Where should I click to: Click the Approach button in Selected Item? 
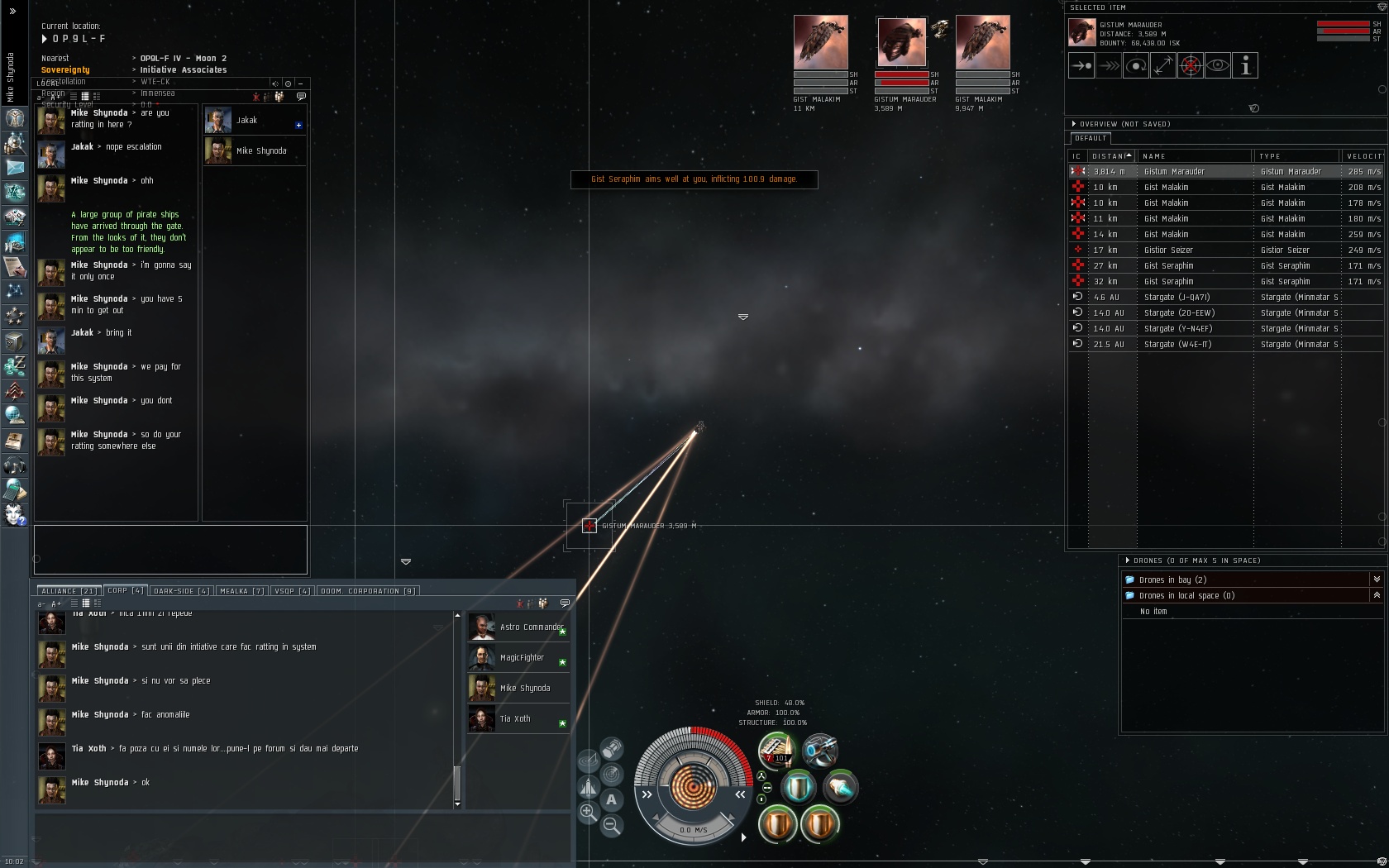(x=1081, y=66)
